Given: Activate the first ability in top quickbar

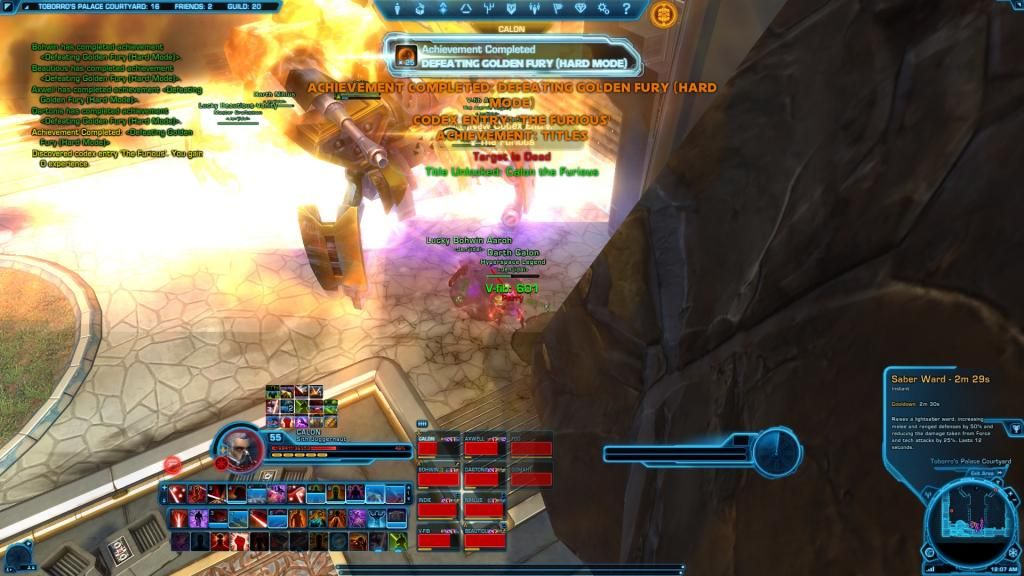Looking at the screenshot, I should click(178, 493).
